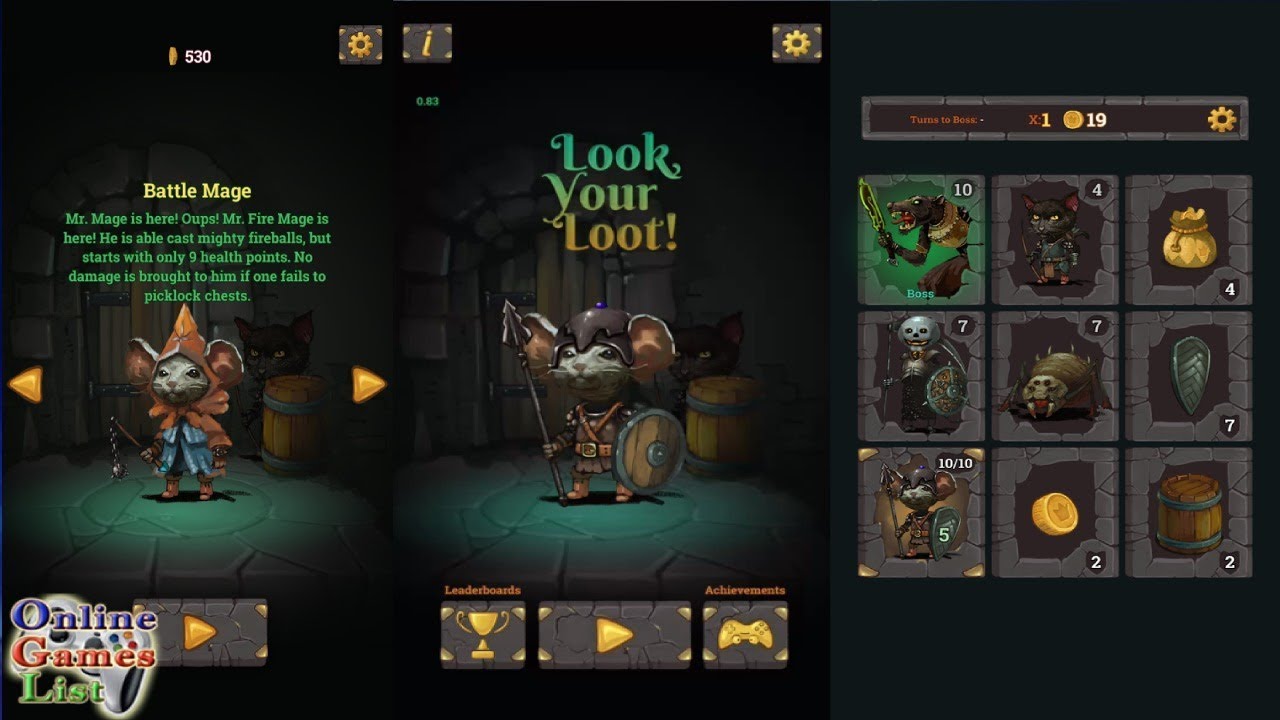Open the settings gear on the Battle Mage screen
This screenshot has width=1280, height=720.
(x=361, y=45)
